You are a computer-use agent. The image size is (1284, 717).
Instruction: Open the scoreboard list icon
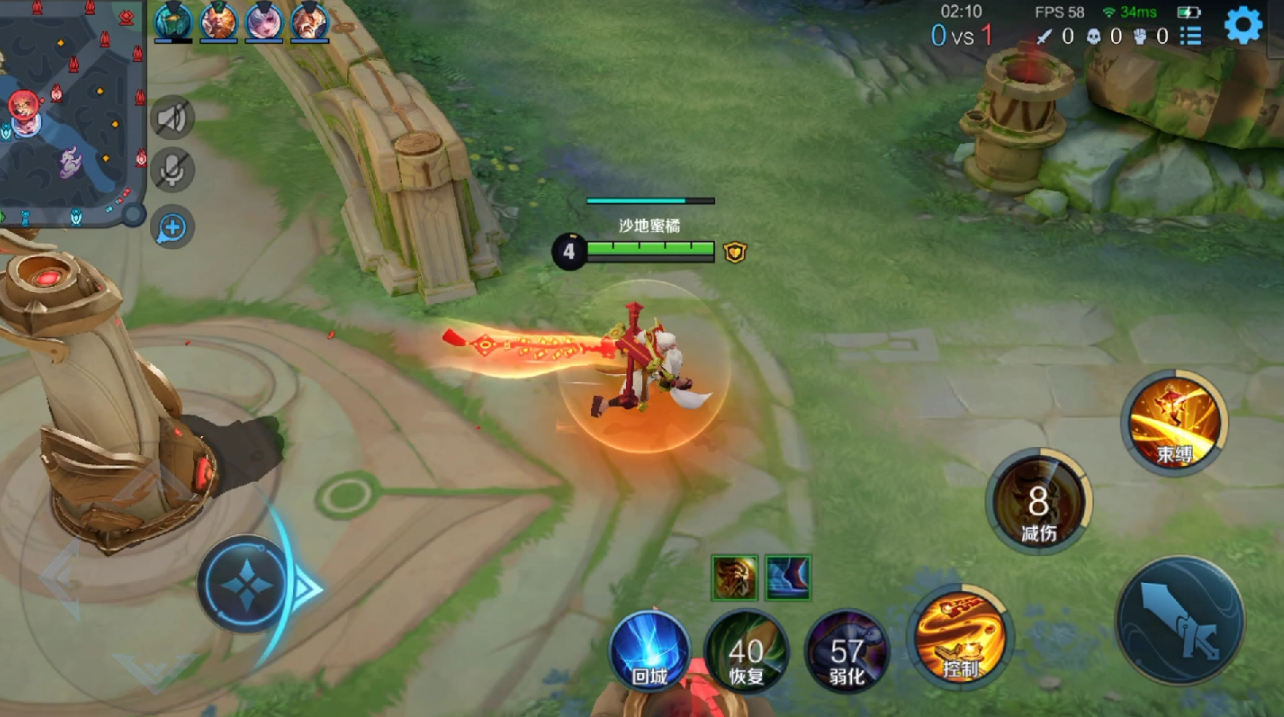[x=1190, y=37]
